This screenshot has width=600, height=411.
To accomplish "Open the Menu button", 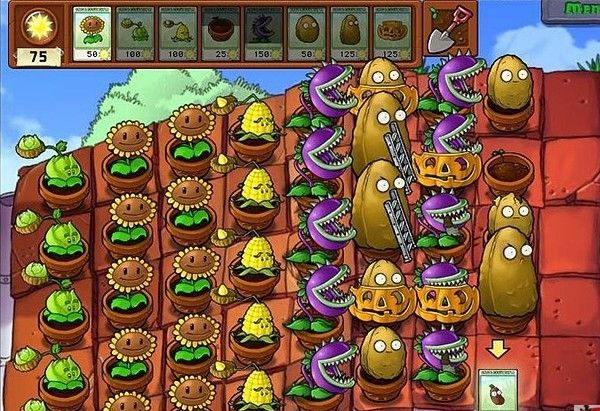I will [578, 8].
